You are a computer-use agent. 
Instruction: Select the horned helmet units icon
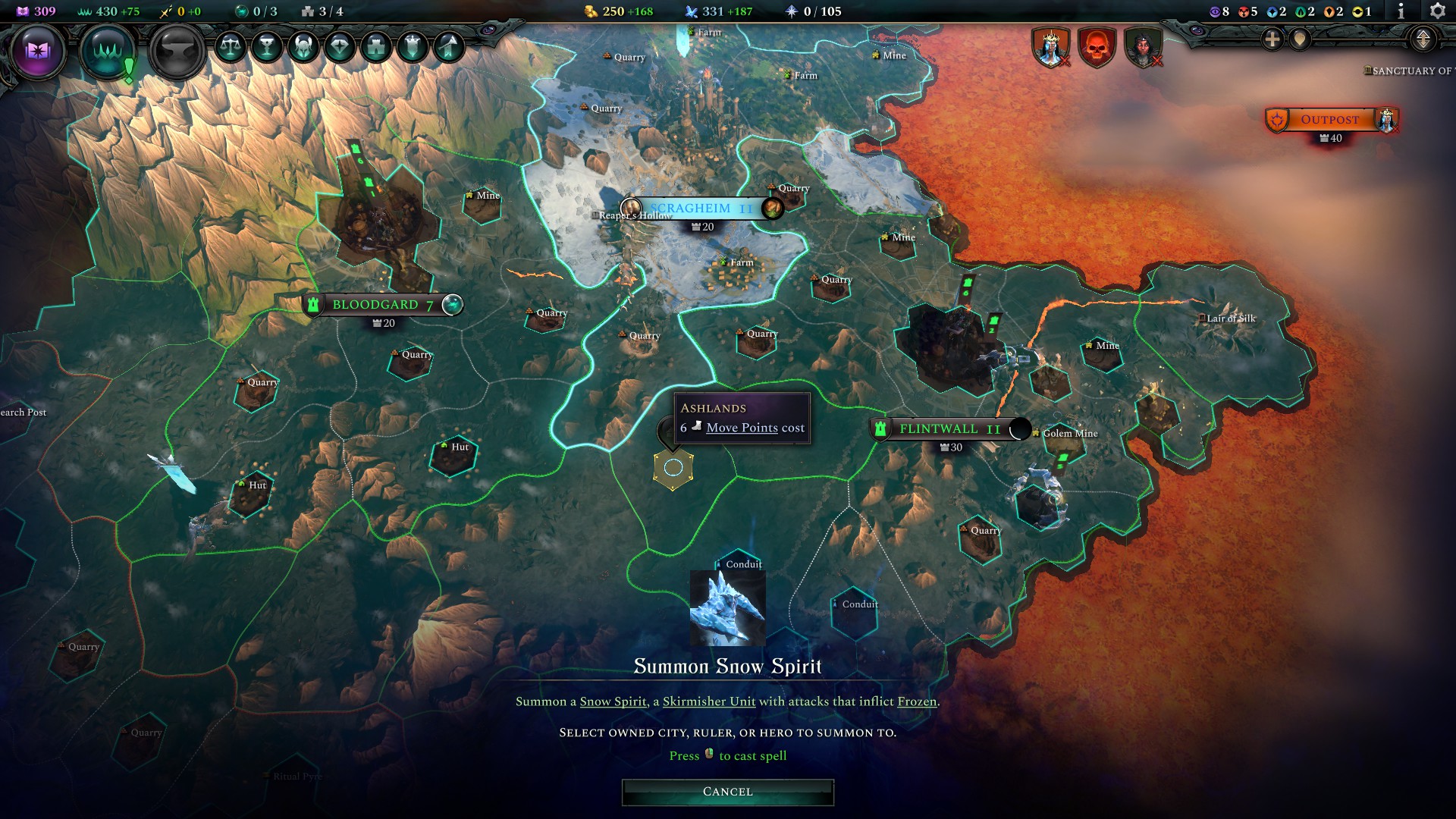[x=304, y=47]
